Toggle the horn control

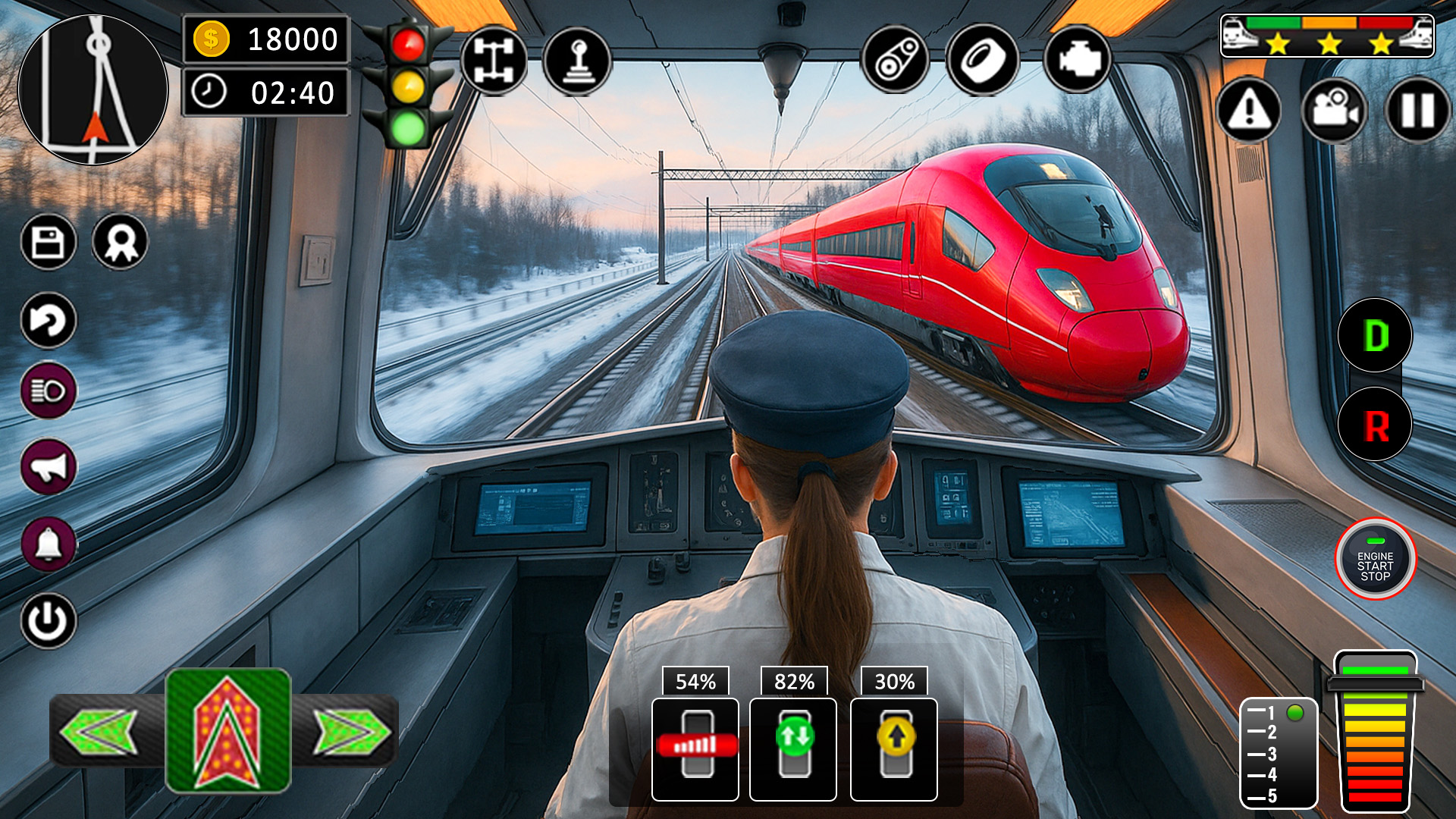point(49,466)
